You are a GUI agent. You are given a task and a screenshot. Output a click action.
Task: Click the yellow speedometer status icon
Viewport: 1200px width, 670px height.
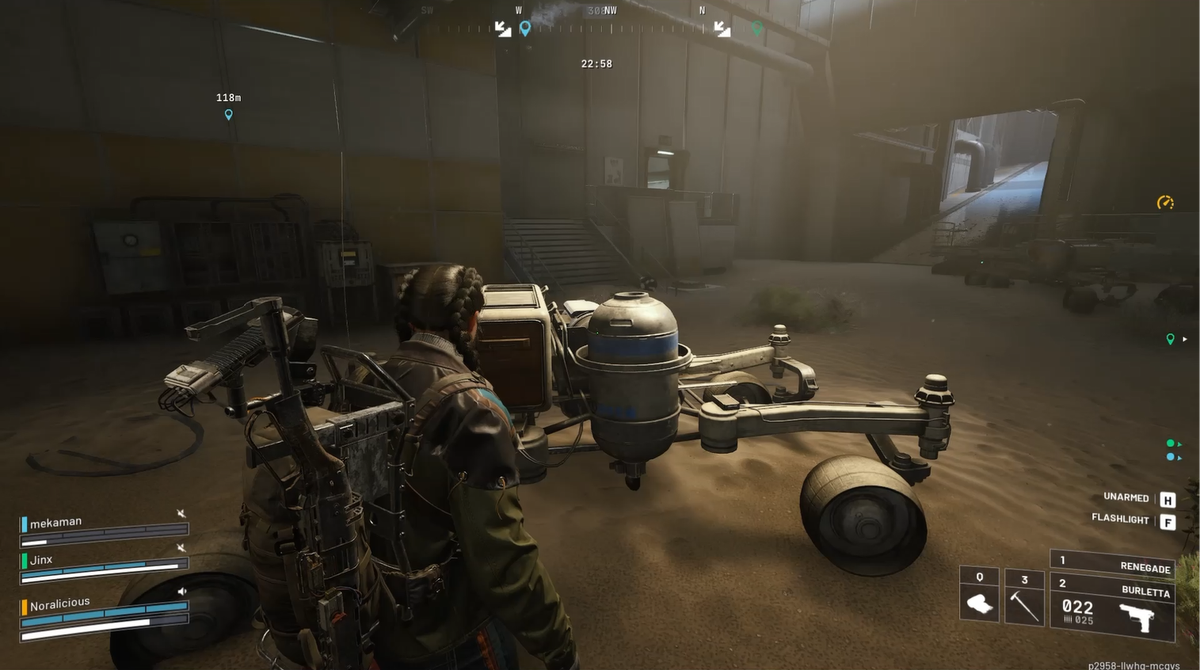1165,203
